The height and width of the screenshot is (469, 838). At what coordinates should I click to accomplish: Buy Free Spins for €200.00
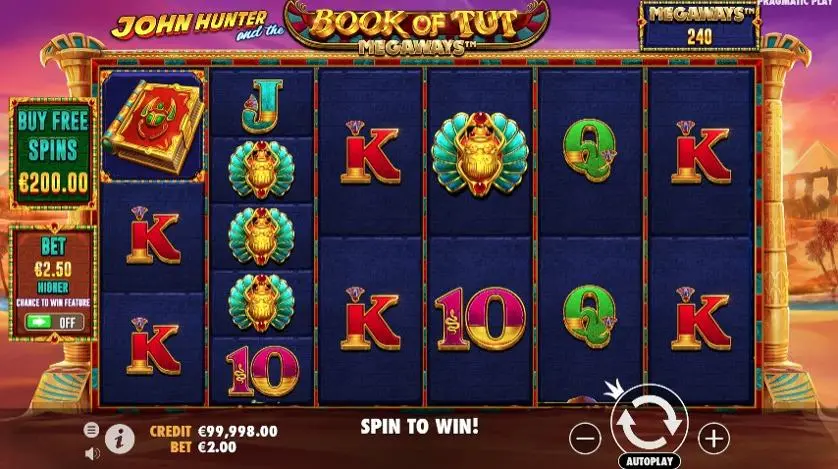coord(52,151)
